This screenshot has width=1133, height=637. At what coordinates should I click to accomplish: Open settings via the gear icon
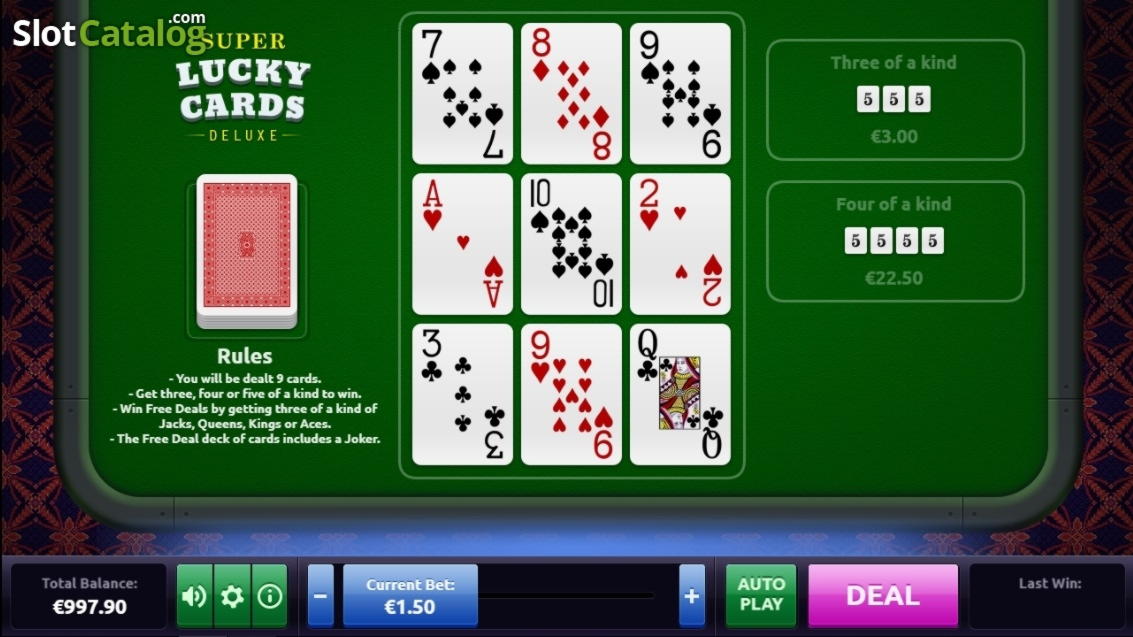232,597
